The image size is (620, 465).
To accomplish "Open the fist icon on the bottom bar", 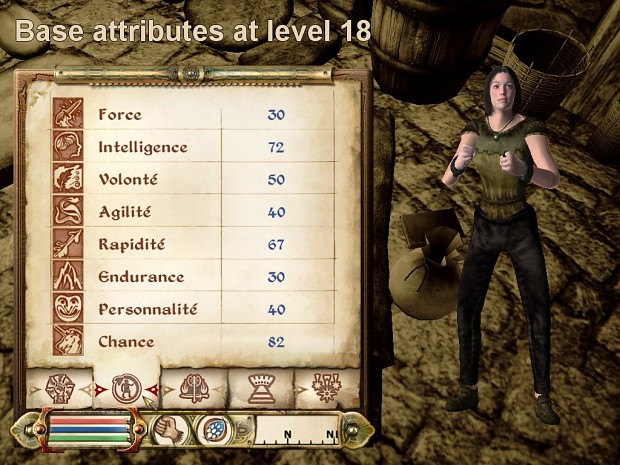I will pyautogui.click(x=170, y=430).
